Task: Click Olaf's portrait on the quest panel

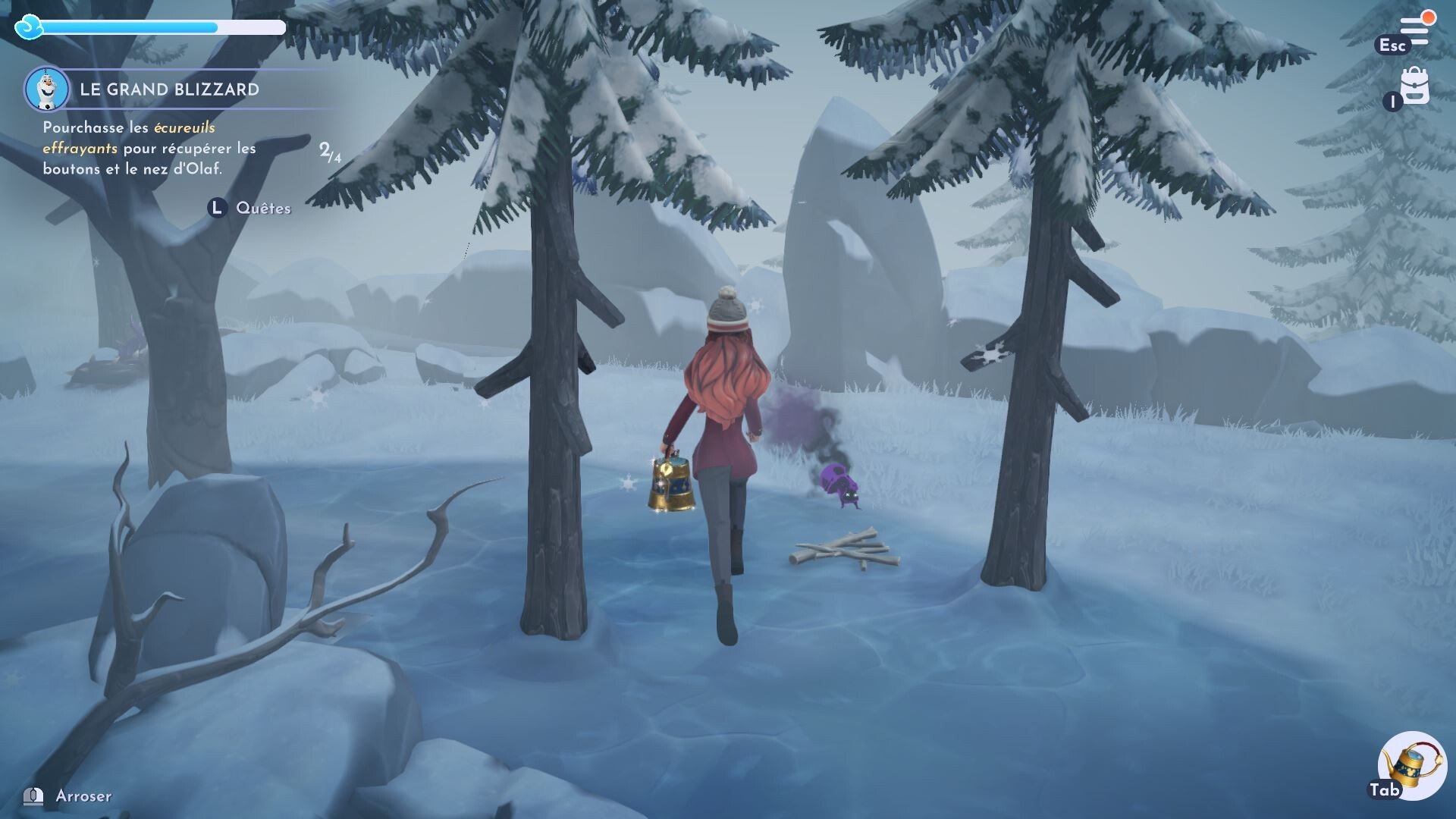Action: [x=47, y=88]
